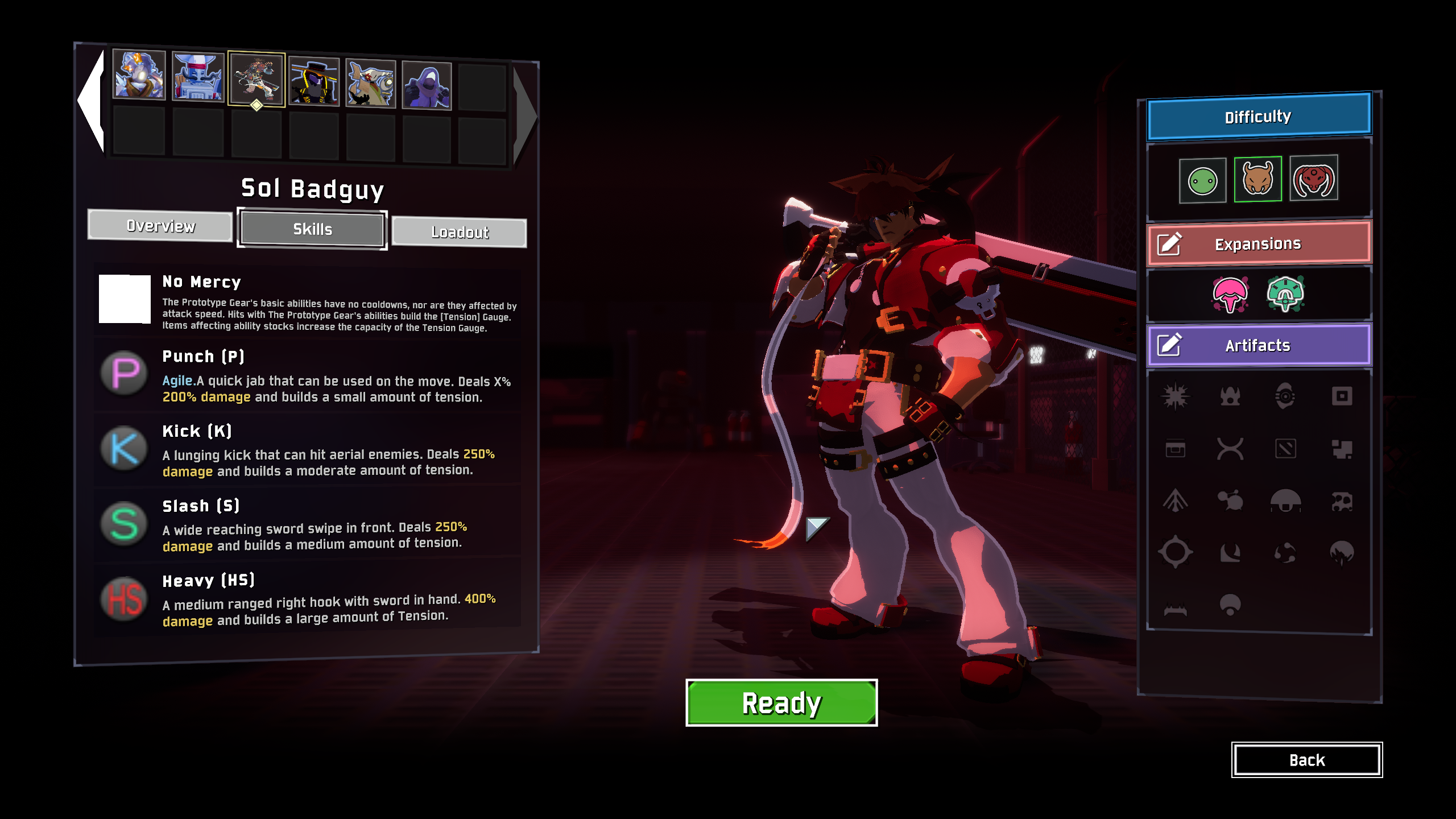Select the blue robot character portrait
Screen dimensions: 1456x819
pos(198,77)
